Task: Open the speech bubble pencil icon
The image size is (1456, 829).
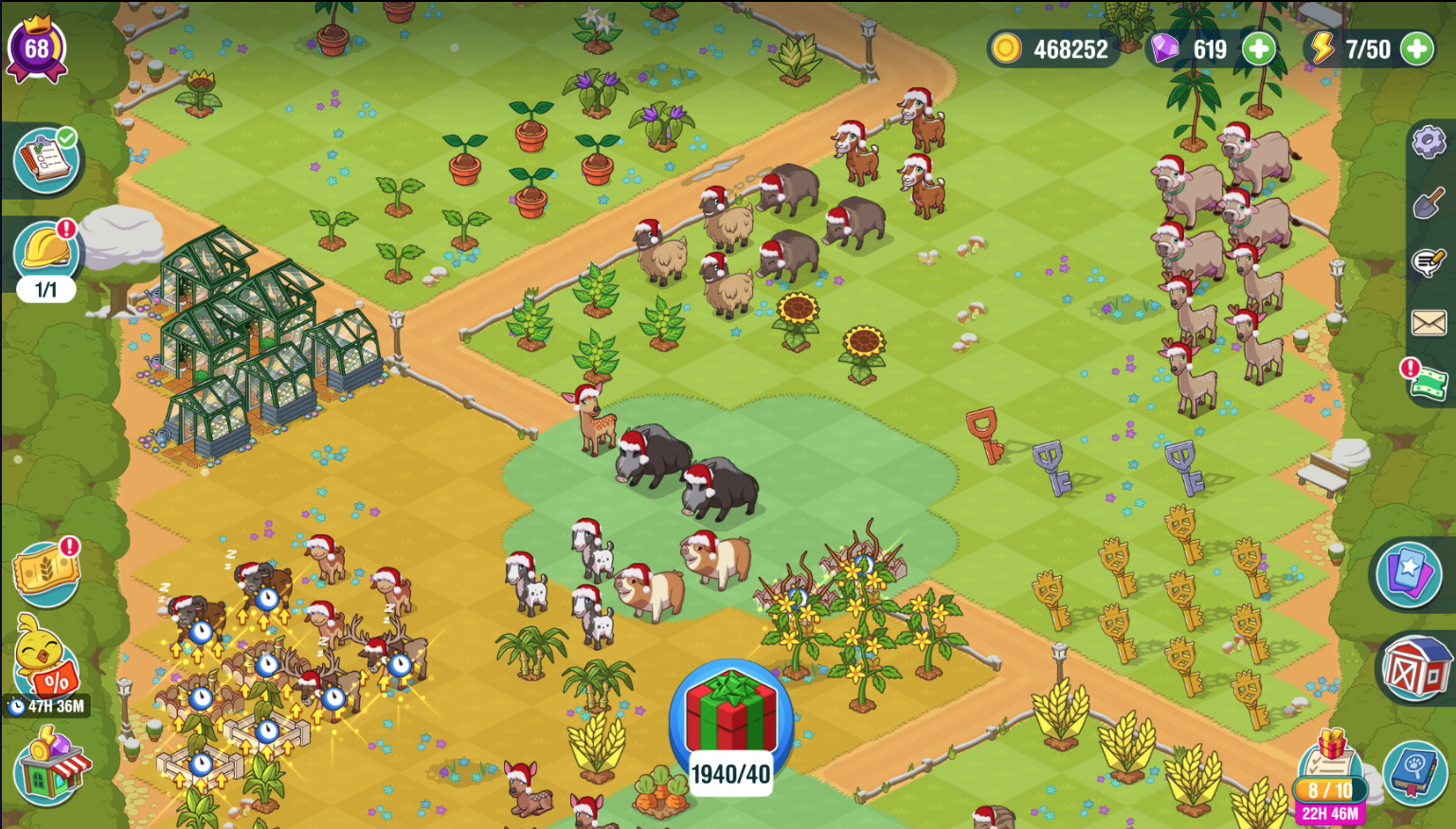Action: coord(1429,261)
